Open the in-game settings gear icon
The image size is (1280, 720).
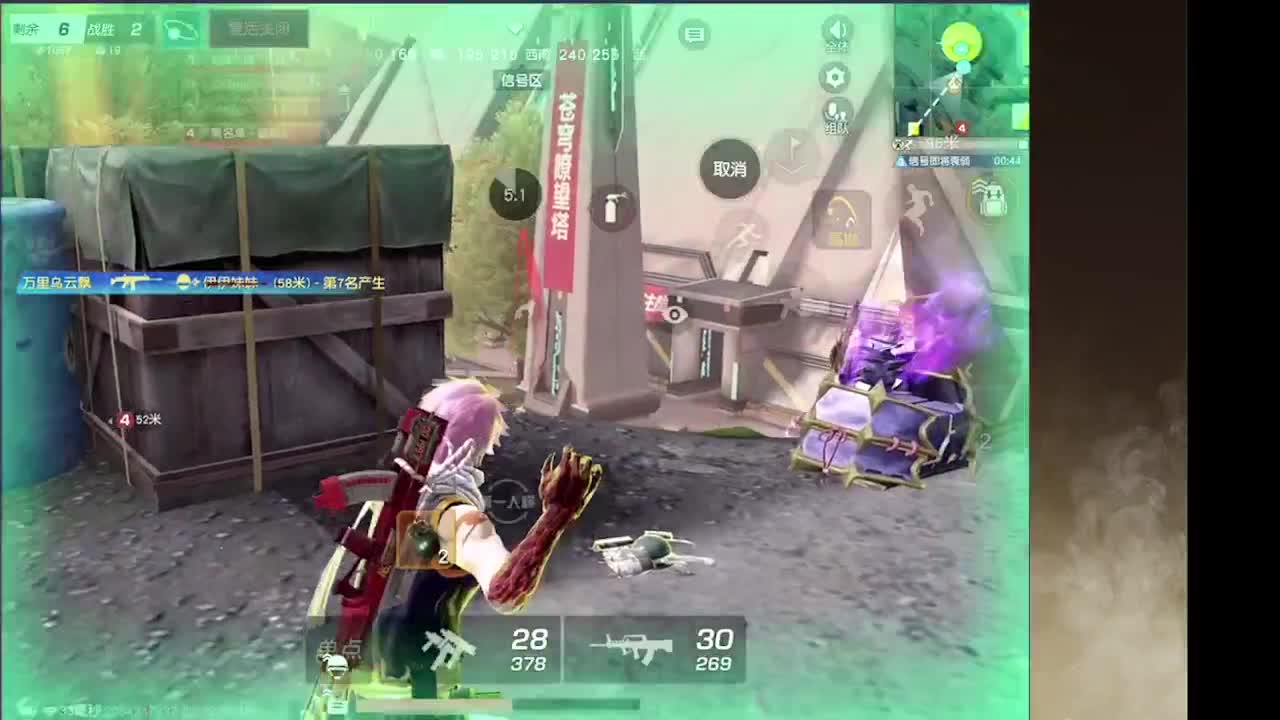tap(836, 76)
